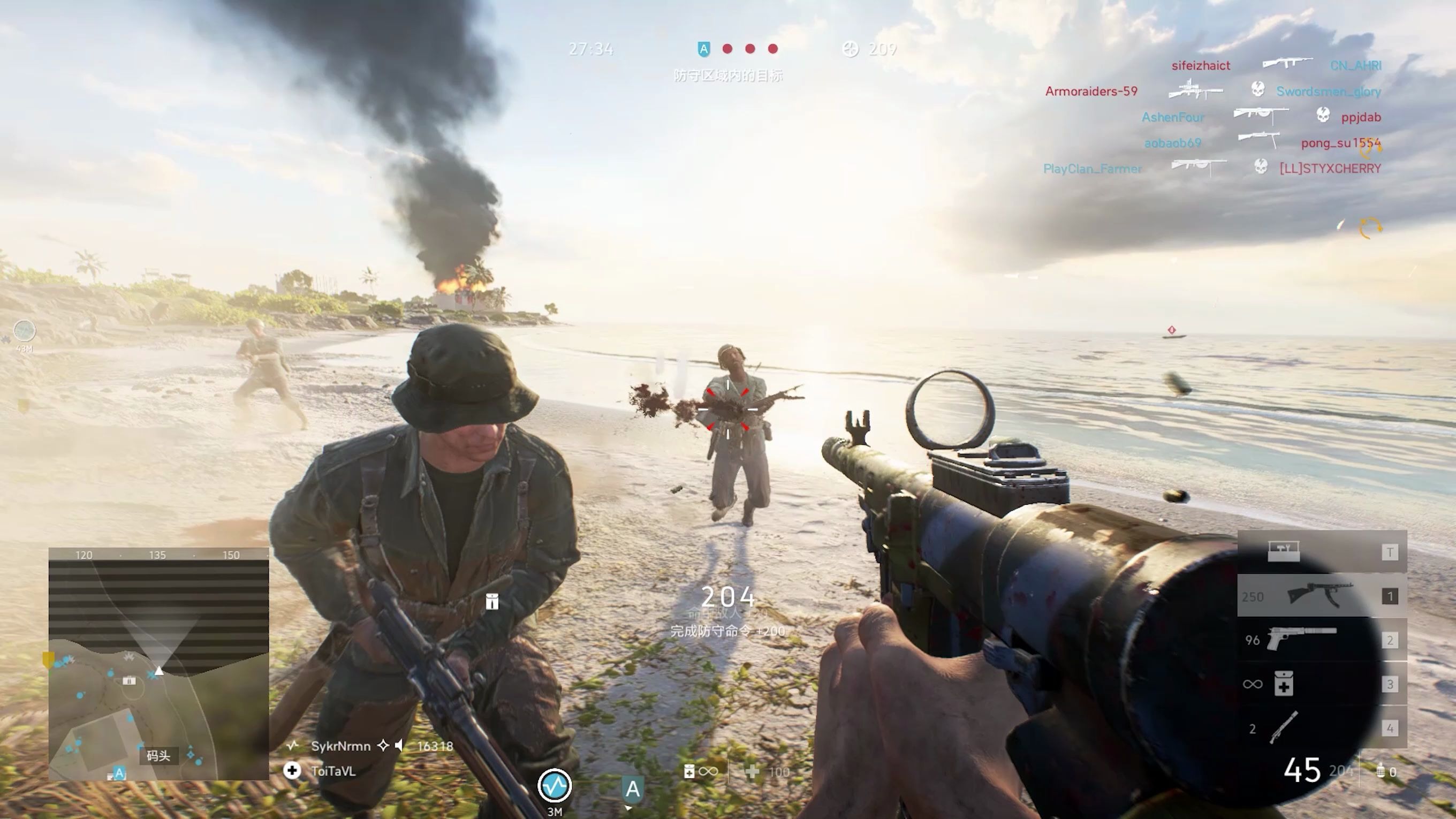Click the round medic revive icon marked 3M
The height and width of the screenshot is (819, 1456).
tap(554, 786)
